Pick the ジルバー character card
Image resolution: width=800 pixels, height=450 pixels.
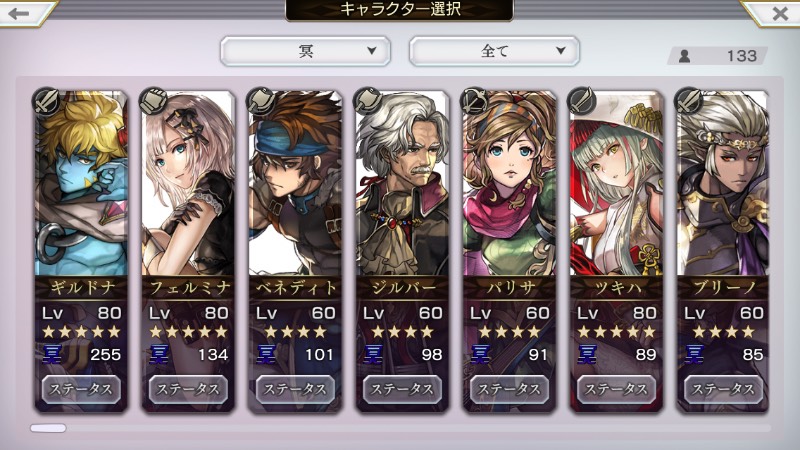pyautogui.click(x=403, y=190)
